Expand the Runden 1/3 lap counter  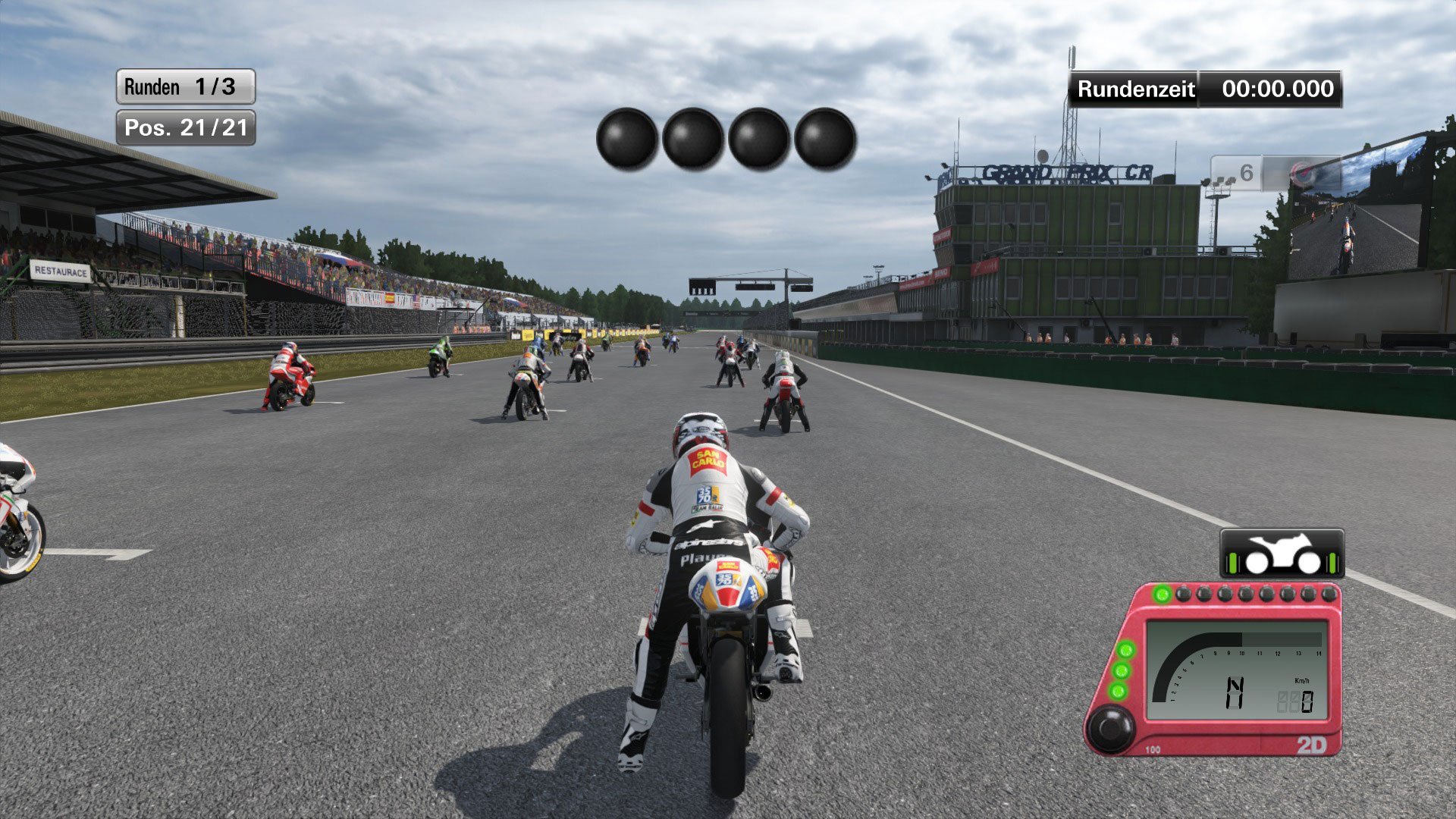184,86
